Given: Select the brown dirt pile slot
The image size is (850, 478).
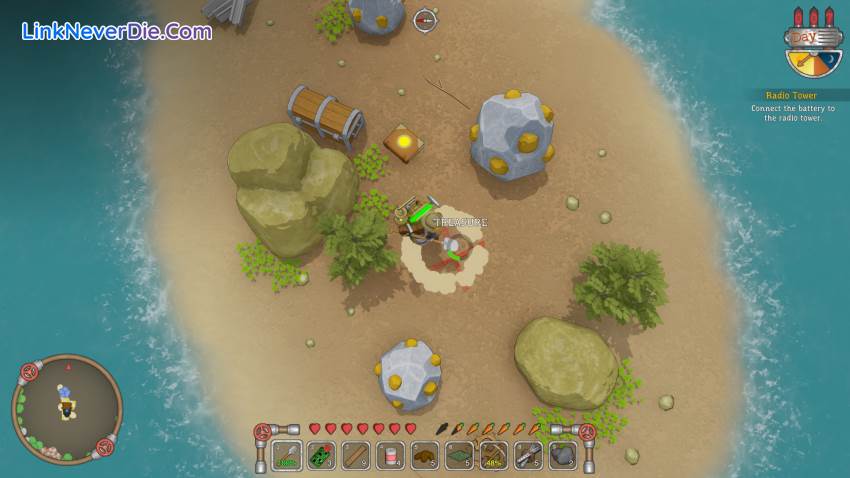Looking at the screenshot, I should (425, 456).
